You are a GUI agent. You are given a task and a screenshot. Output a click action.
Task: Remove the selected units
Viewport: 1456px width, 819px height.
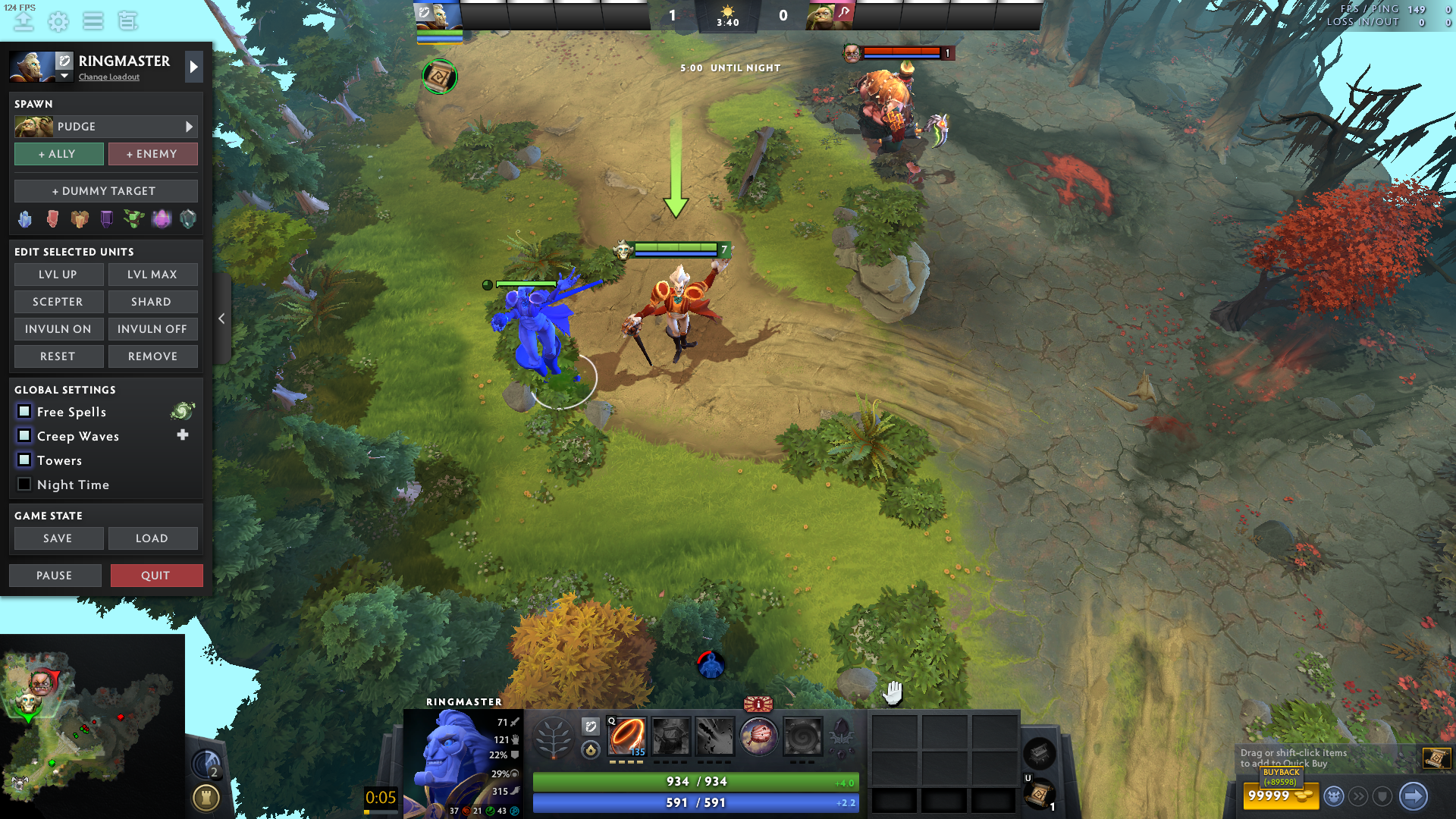point(152,356)
